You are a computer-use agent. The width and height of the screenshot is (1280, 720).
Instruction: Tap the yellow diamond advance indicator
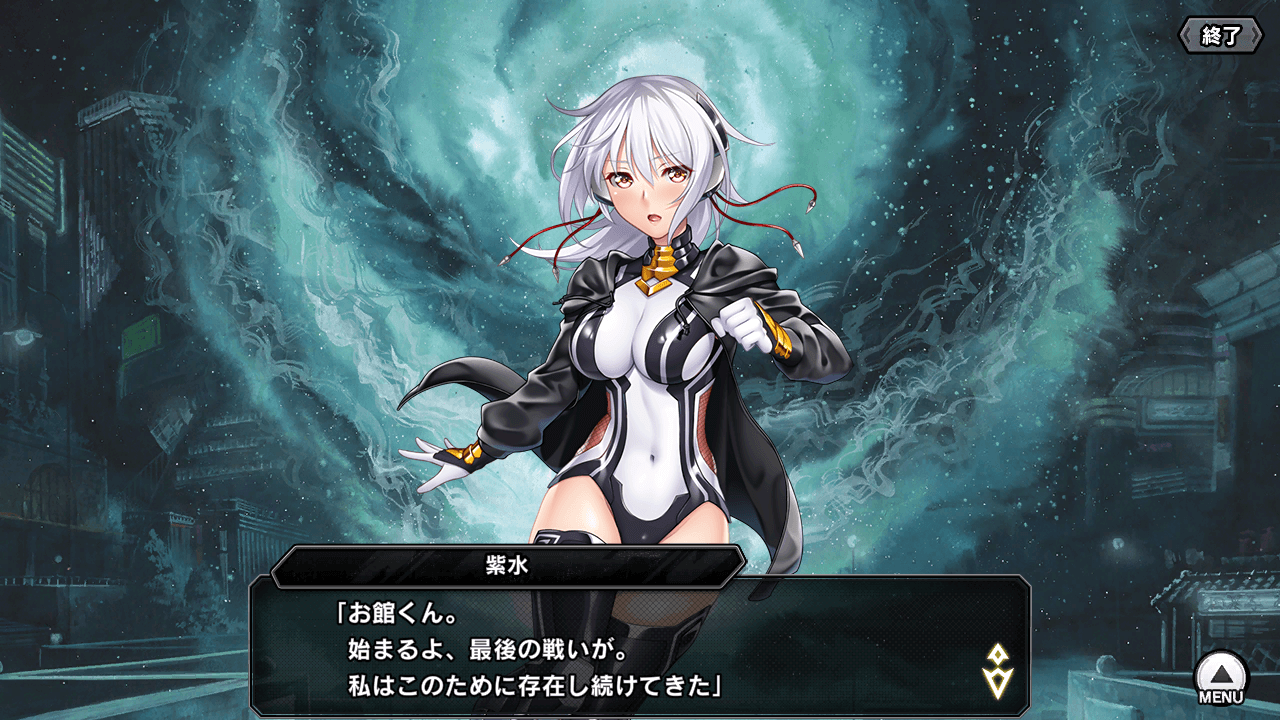(x=998, y=654)
